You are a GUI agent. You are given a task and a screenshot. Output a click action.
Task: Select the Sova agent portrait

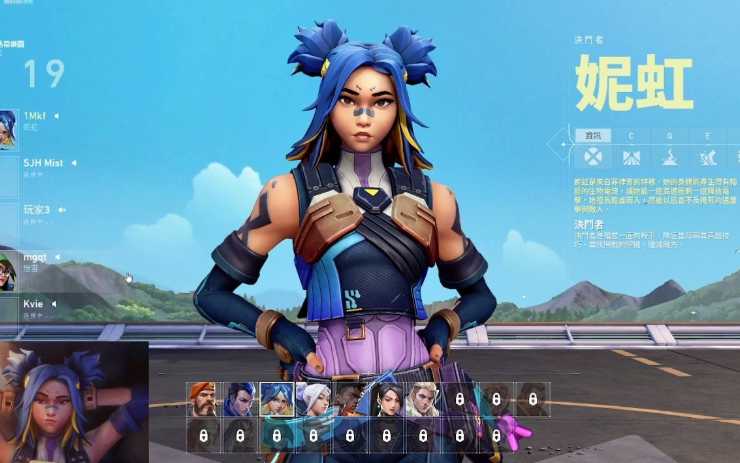click(422, 399)
